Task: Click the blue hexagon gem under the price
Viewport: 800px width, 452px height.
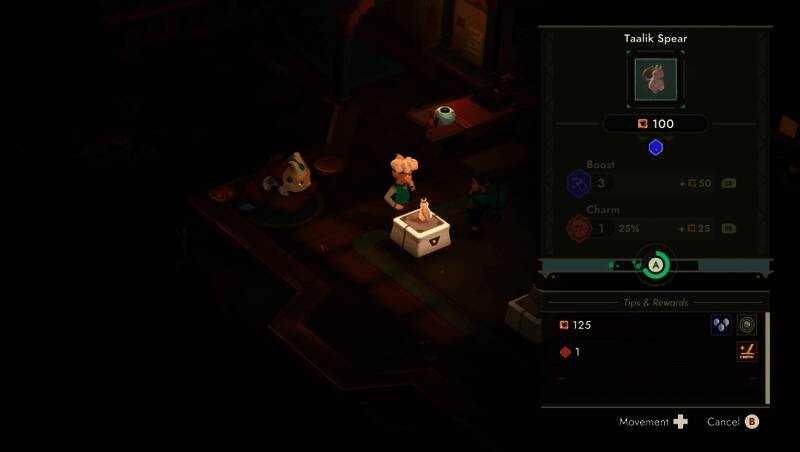Action: tap(656, 147)
